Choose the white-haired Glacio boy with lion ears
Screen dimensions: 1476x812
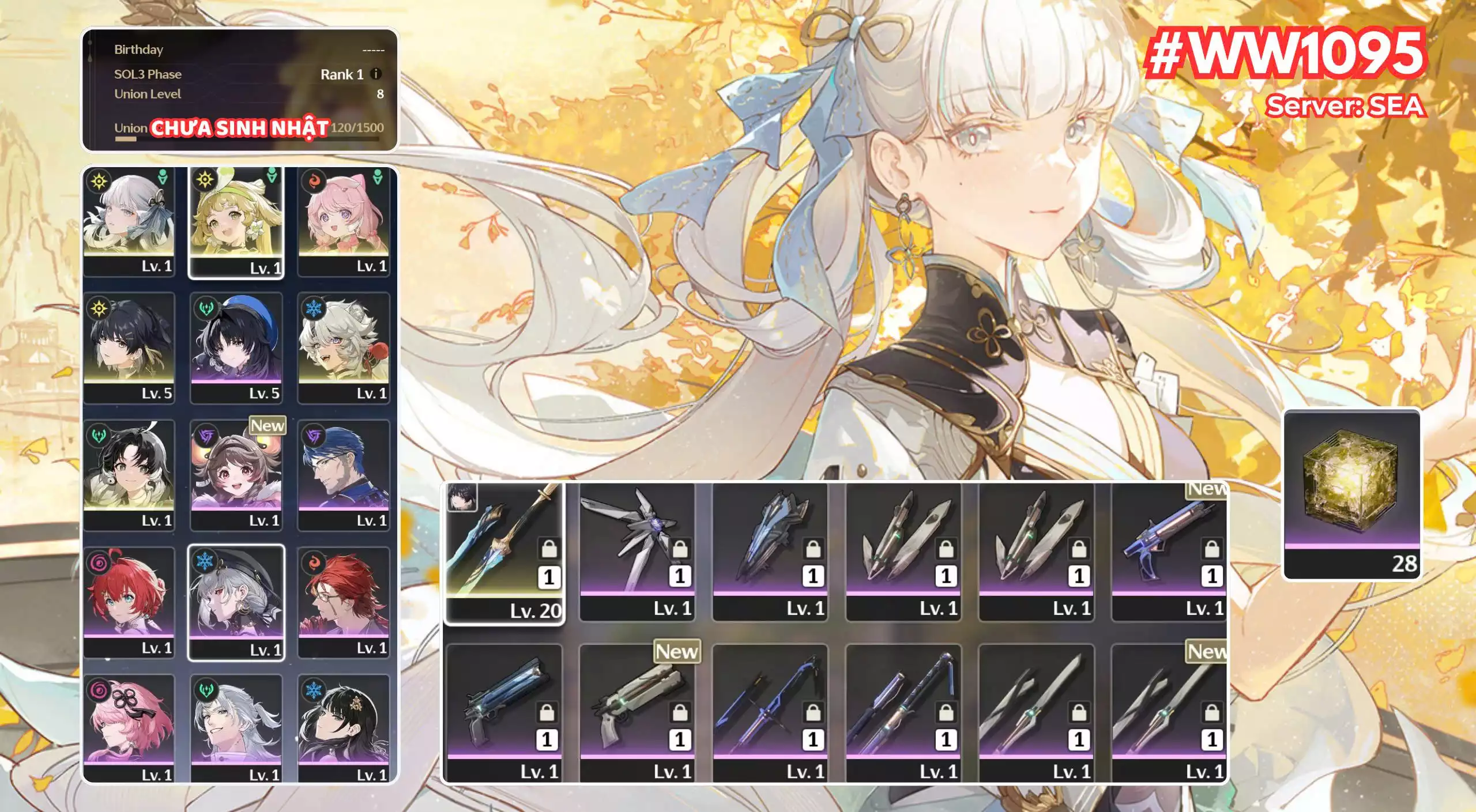[x=344, y=348]
